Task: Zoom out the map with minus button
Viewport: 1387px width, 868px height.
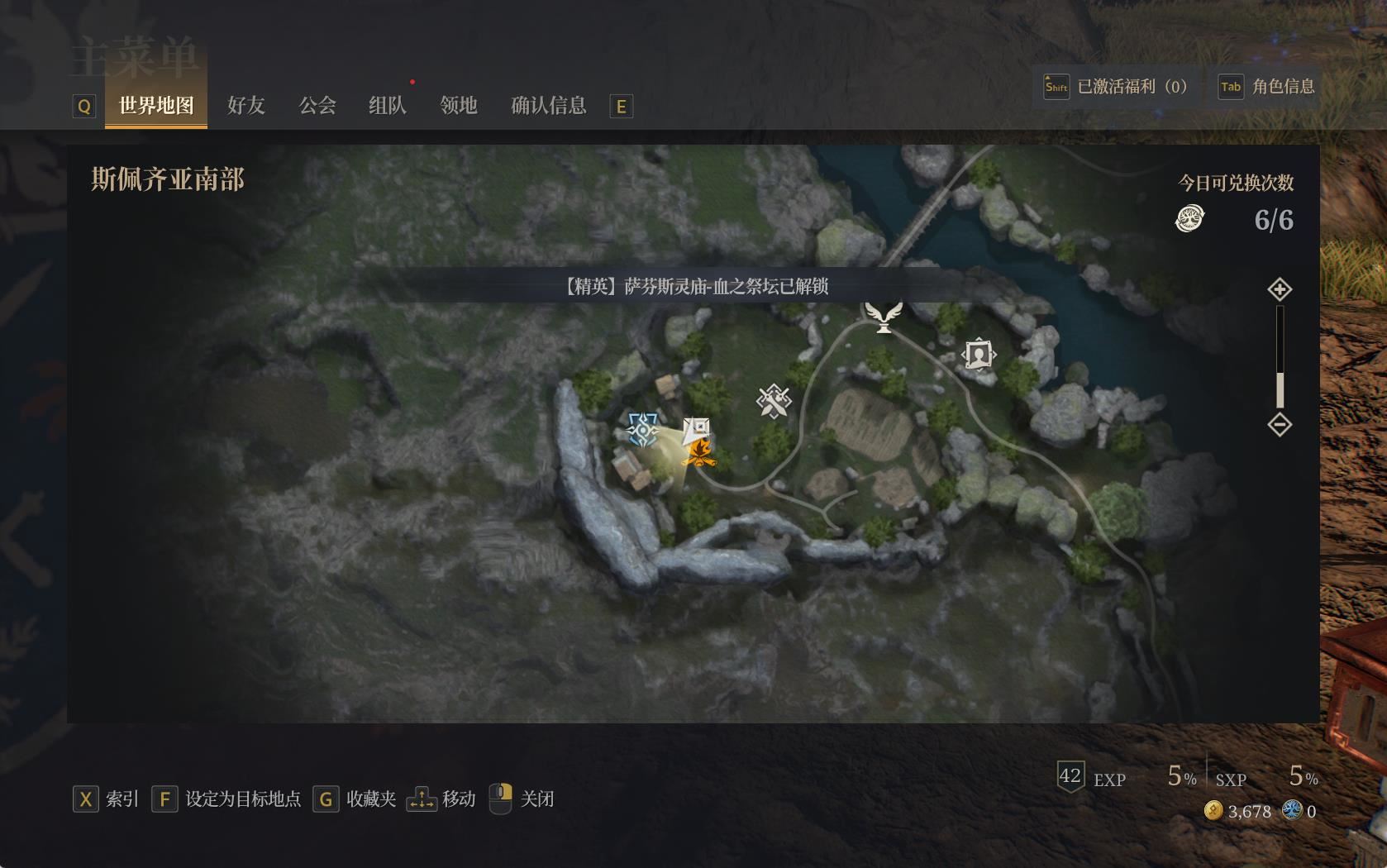Action: pyautogui.click(x=1280, y=425)
